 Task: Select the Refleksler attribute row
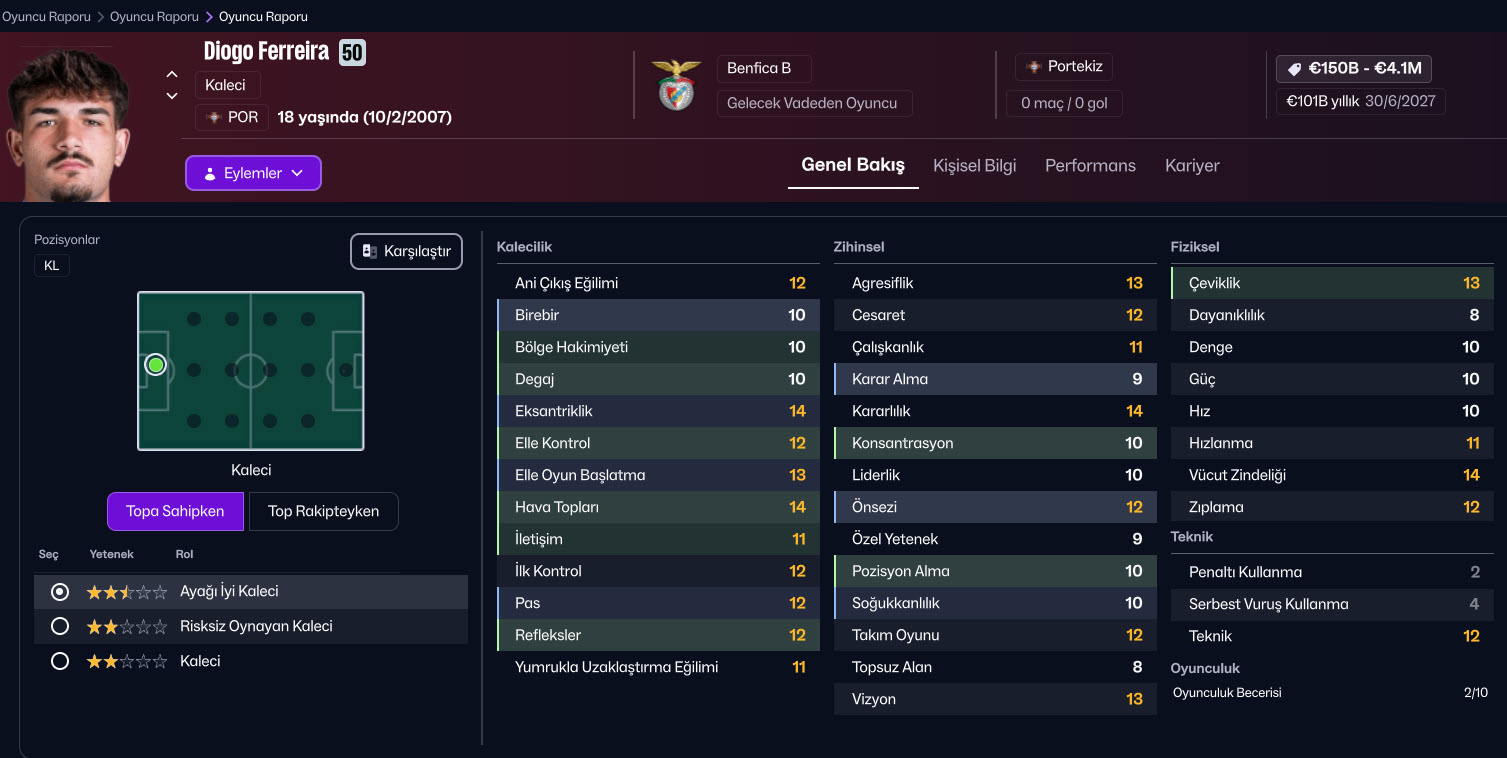pyautogui.click(x=658, y=635)
